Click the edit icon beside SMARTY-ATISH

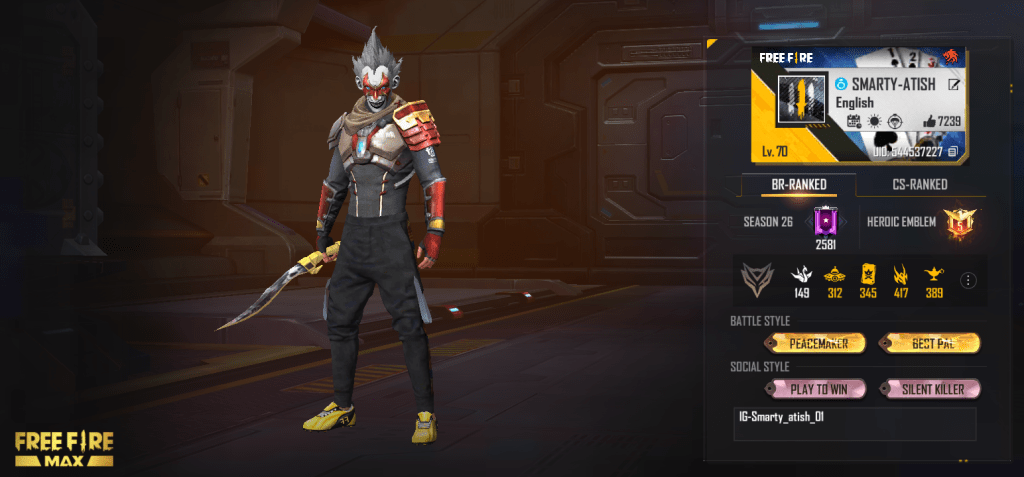click(953, 85)
